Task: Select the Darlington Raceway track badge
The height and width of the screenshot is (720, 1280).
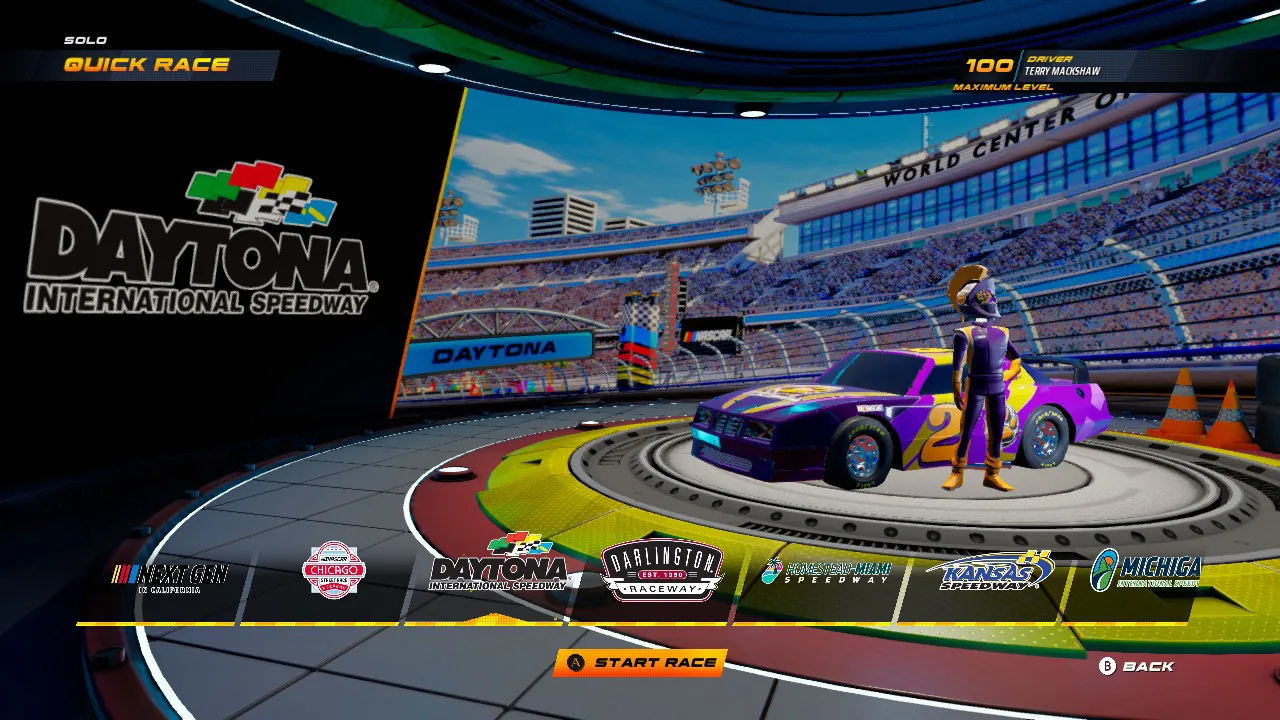Action: (661, 572)
